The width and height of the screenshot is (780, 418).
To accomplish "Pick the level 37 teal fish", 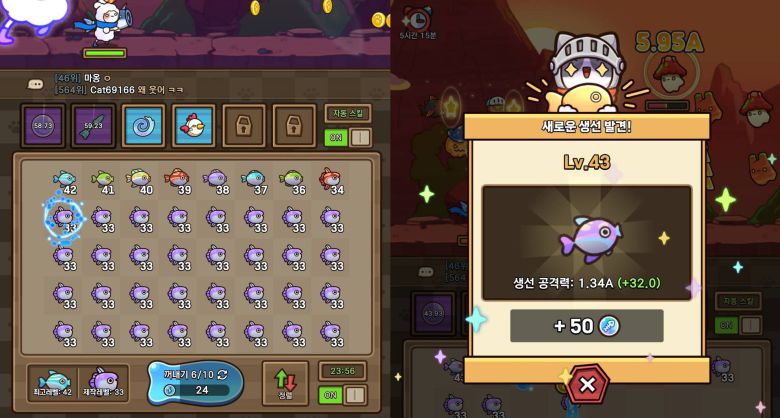I will click(255, 181).
